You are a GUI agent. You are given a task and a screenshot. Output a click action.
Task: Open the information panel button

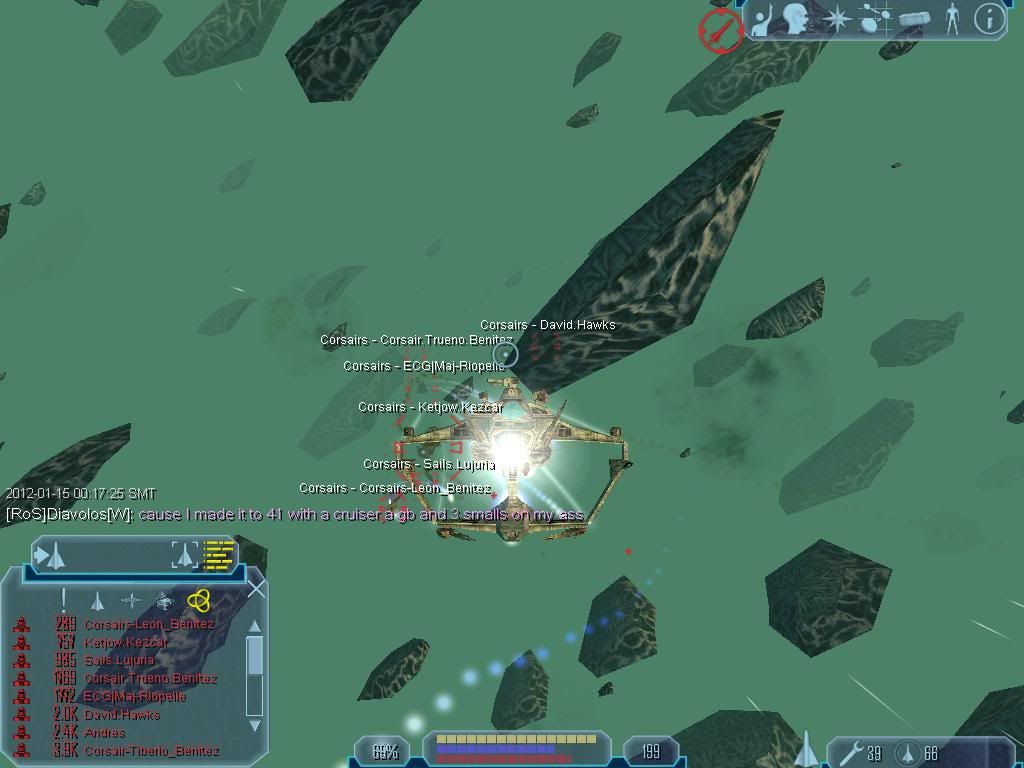coord(988,19)
